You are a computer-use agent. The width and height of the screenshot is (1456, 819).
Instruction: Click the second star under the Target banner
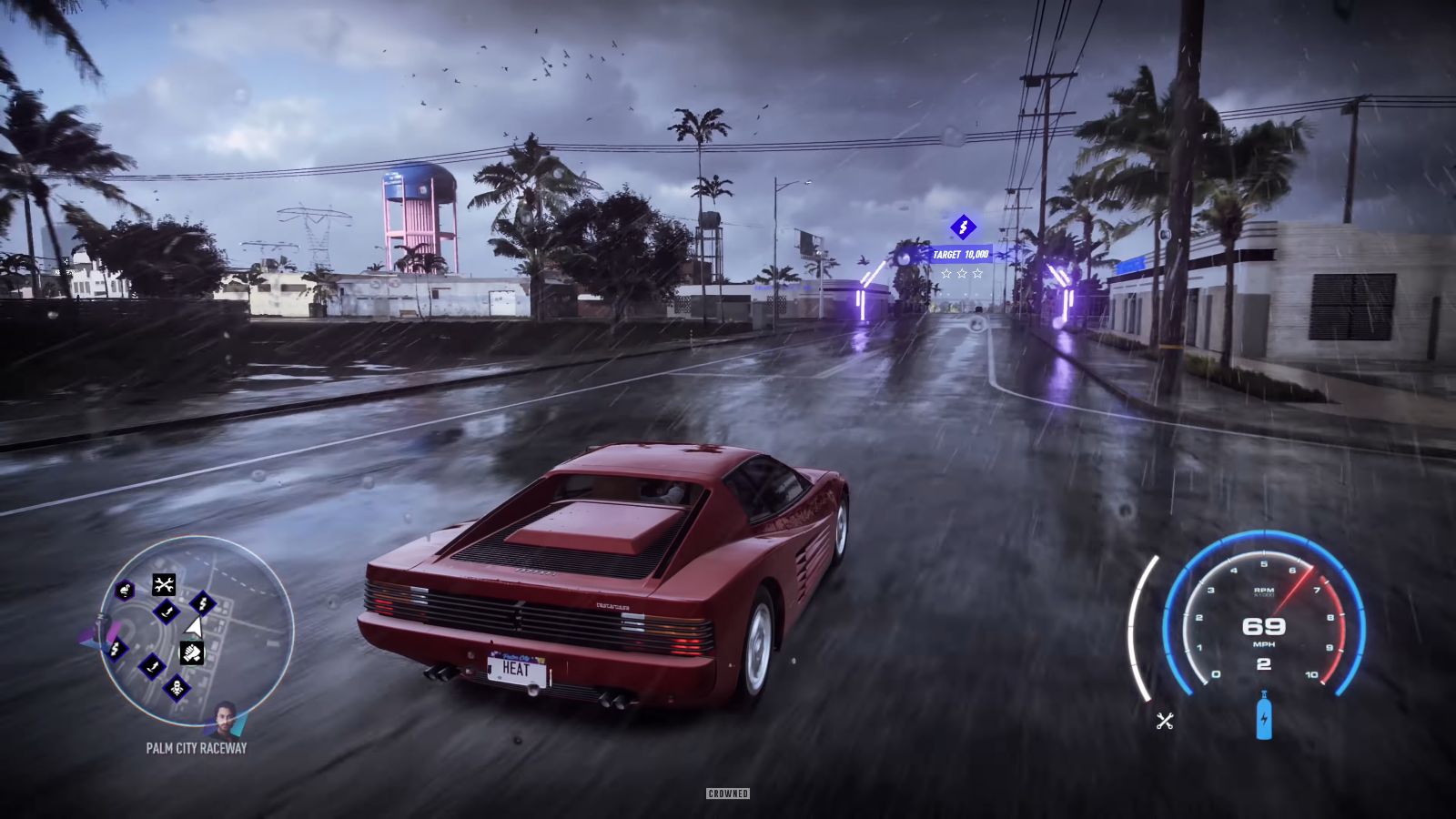click(962, 273)
